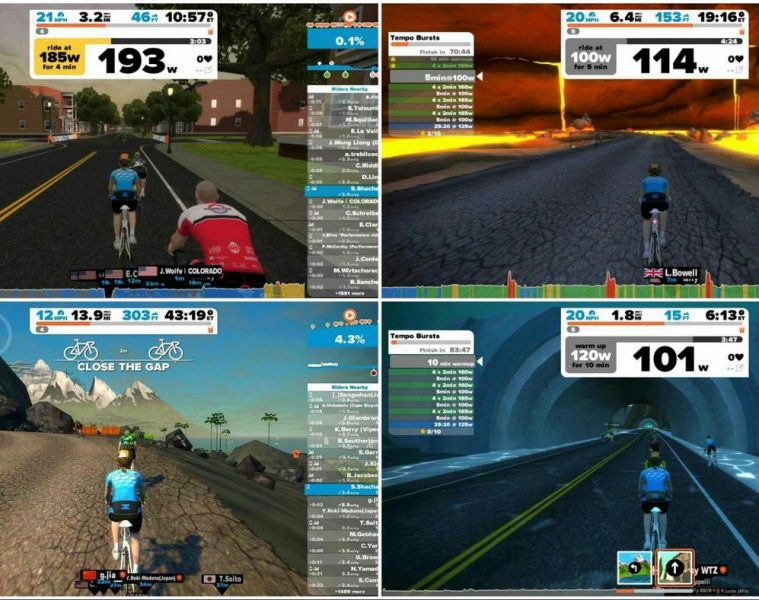Image resolution: width=759 pixels, height=600 pixels.
Task: Select T.Saito's name tag with Japan flag
Action: [224, 578]
